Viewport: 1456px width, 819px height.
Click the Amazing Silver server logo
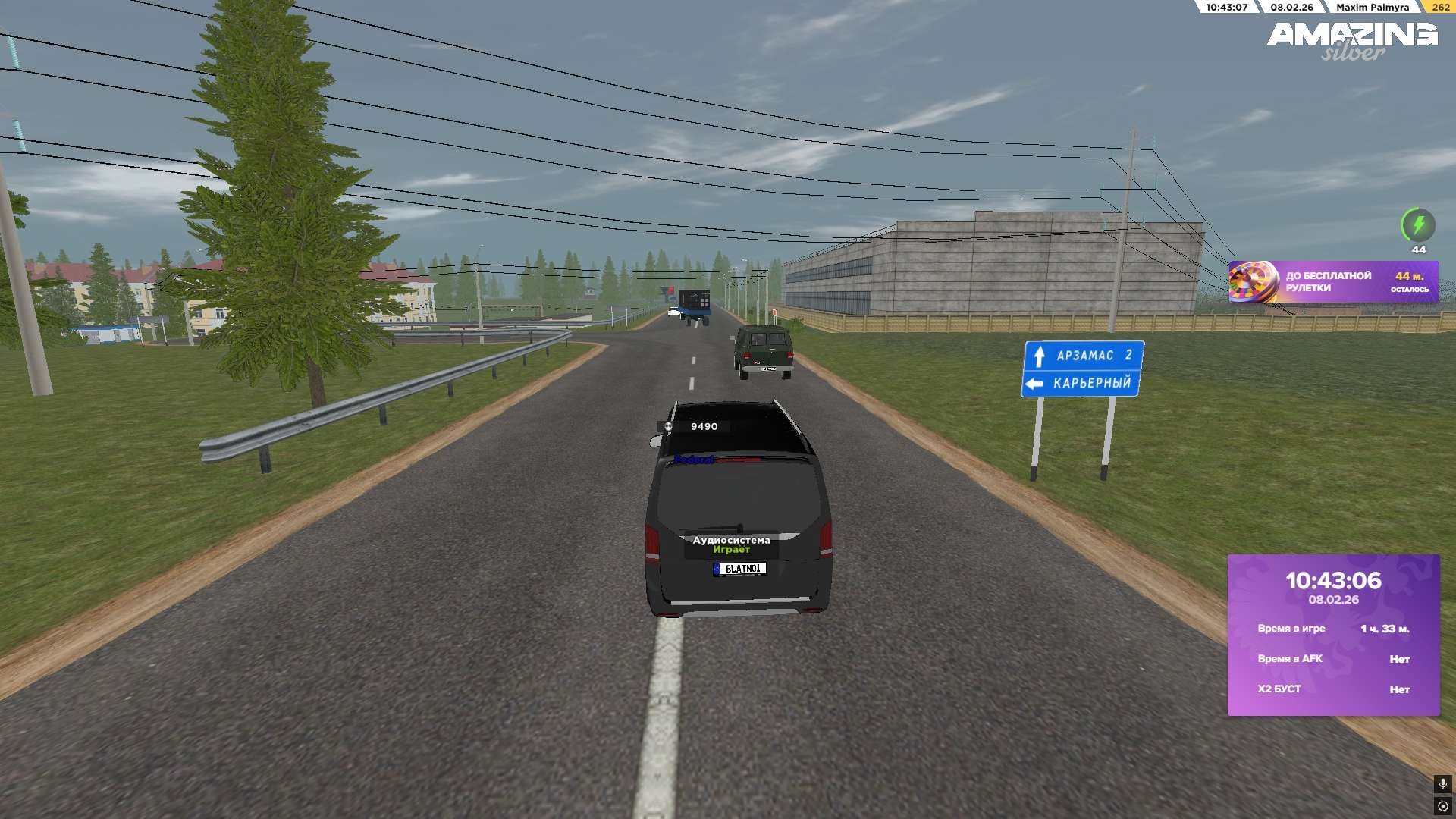(1352, 41)
